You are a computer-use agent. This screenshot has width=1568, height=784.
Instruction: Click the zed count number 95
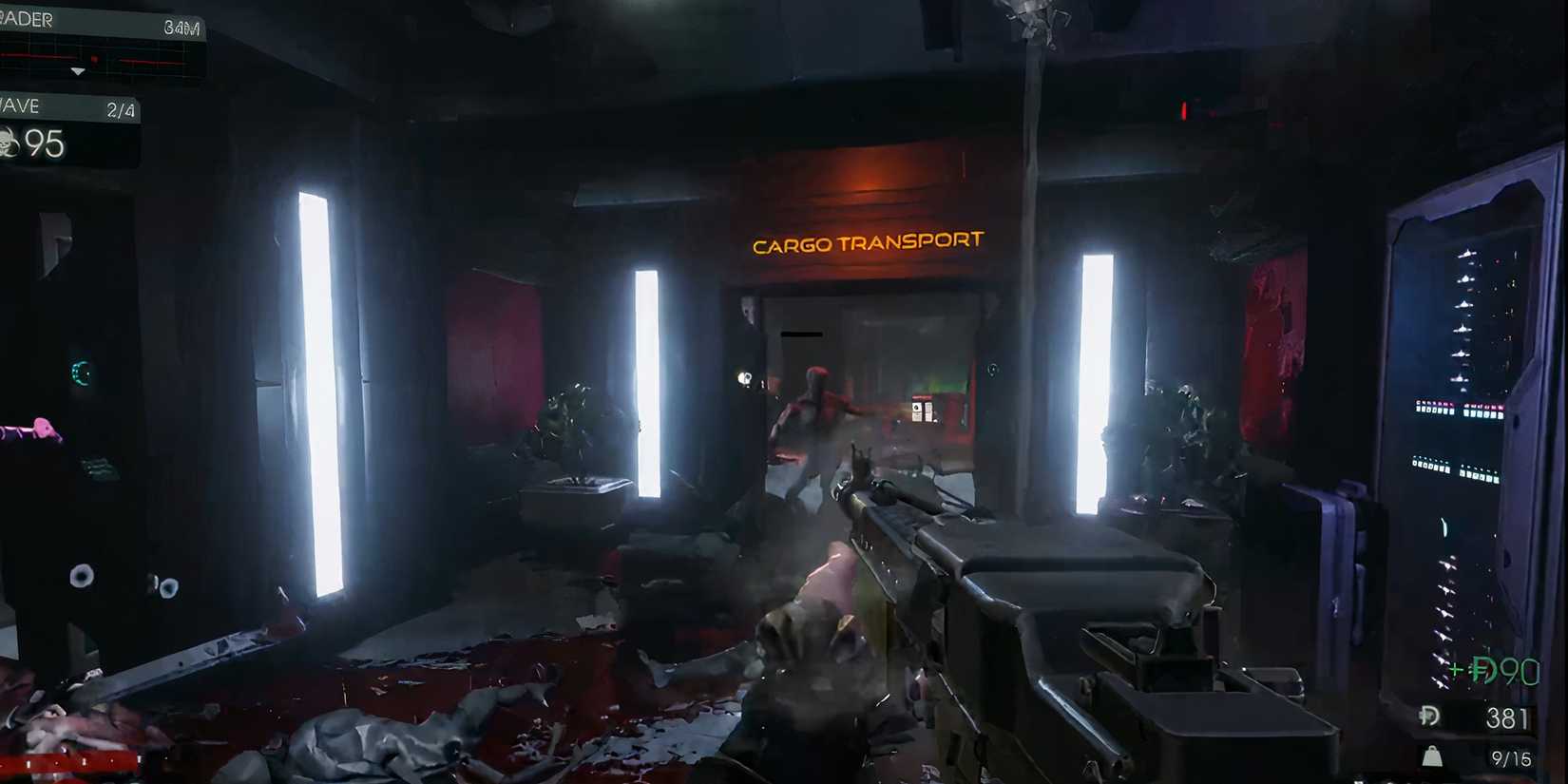[x=46, y=143]
